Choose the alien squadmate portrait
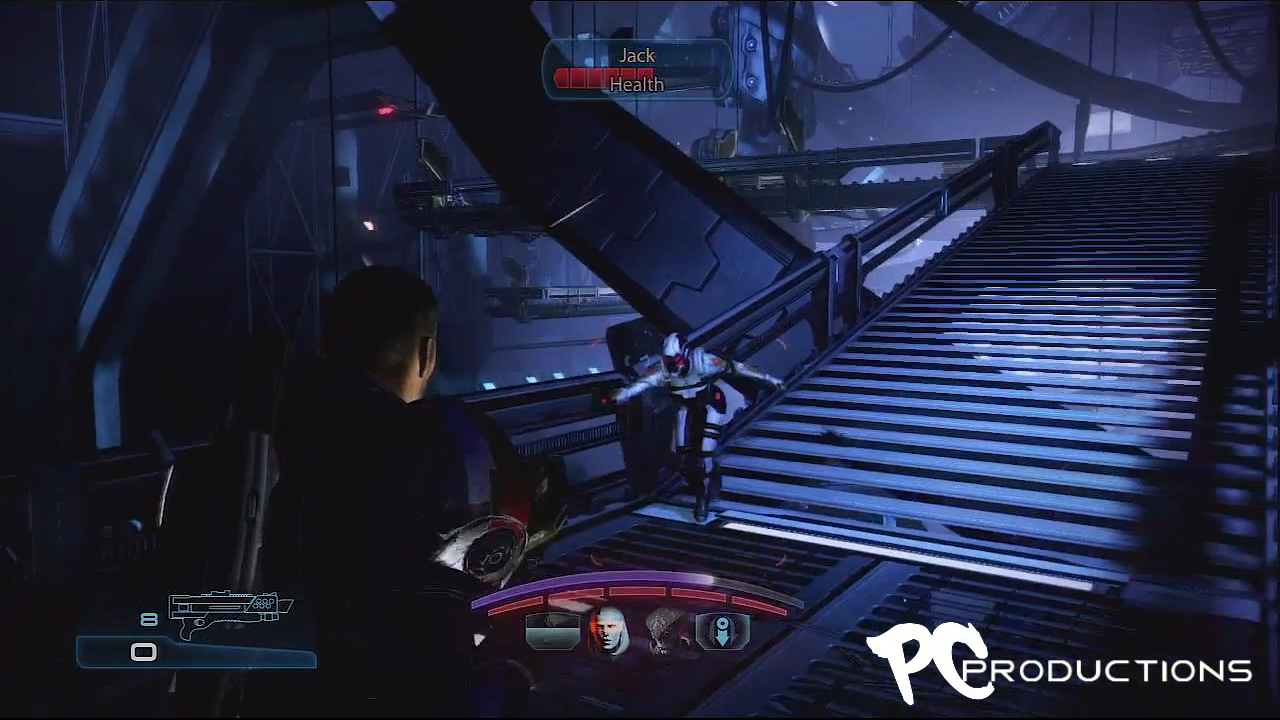 [x=665, y=632]
